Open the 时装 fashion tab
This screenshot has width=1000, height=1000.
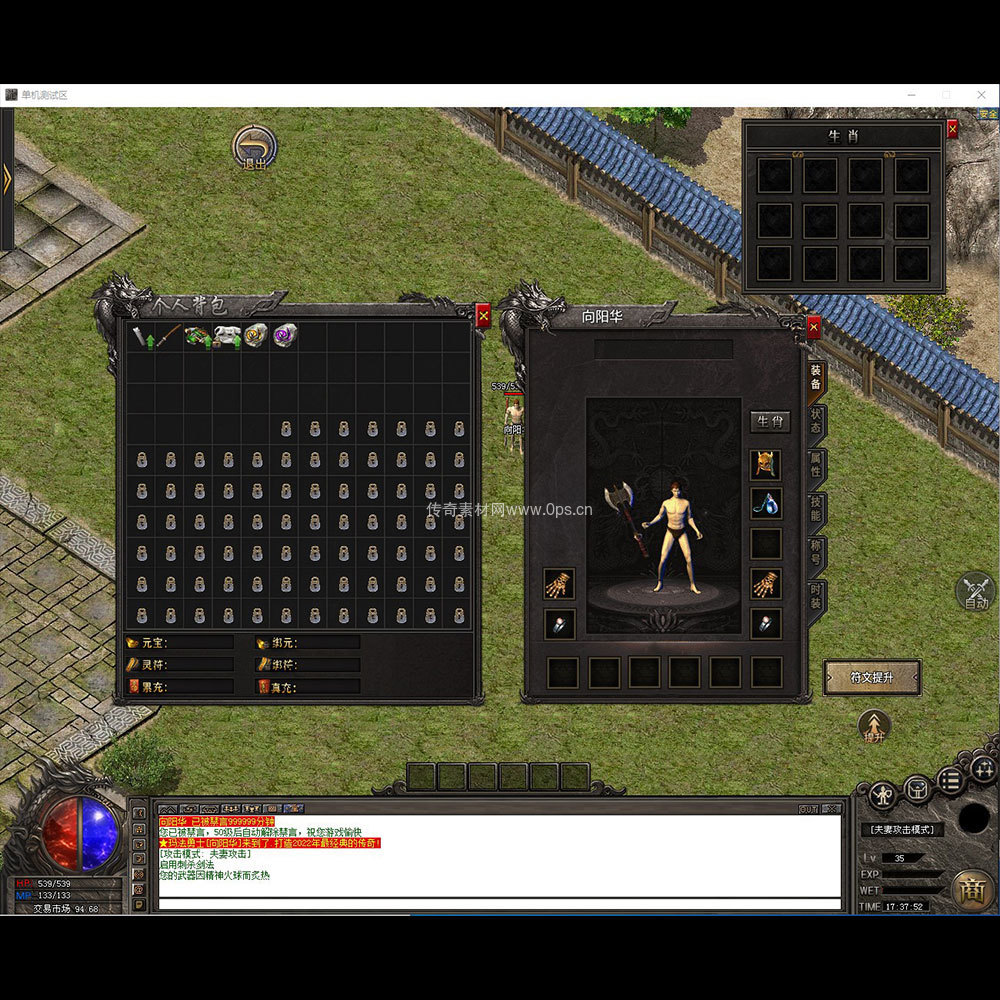tap(816, 597)
